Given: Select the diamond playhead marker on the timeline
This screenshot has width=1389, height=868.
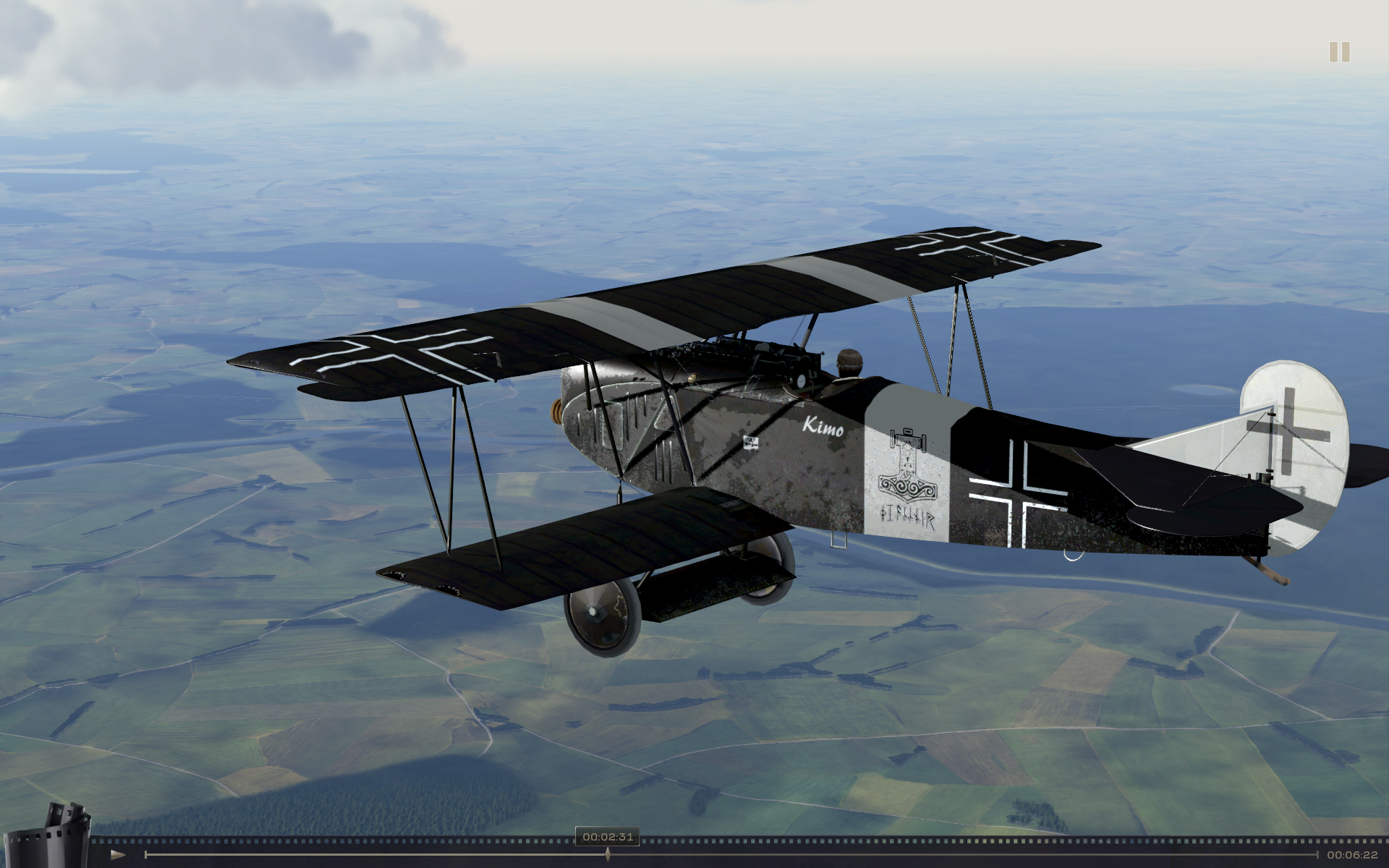Looking at the screenshot, I should tap(608, 854).
